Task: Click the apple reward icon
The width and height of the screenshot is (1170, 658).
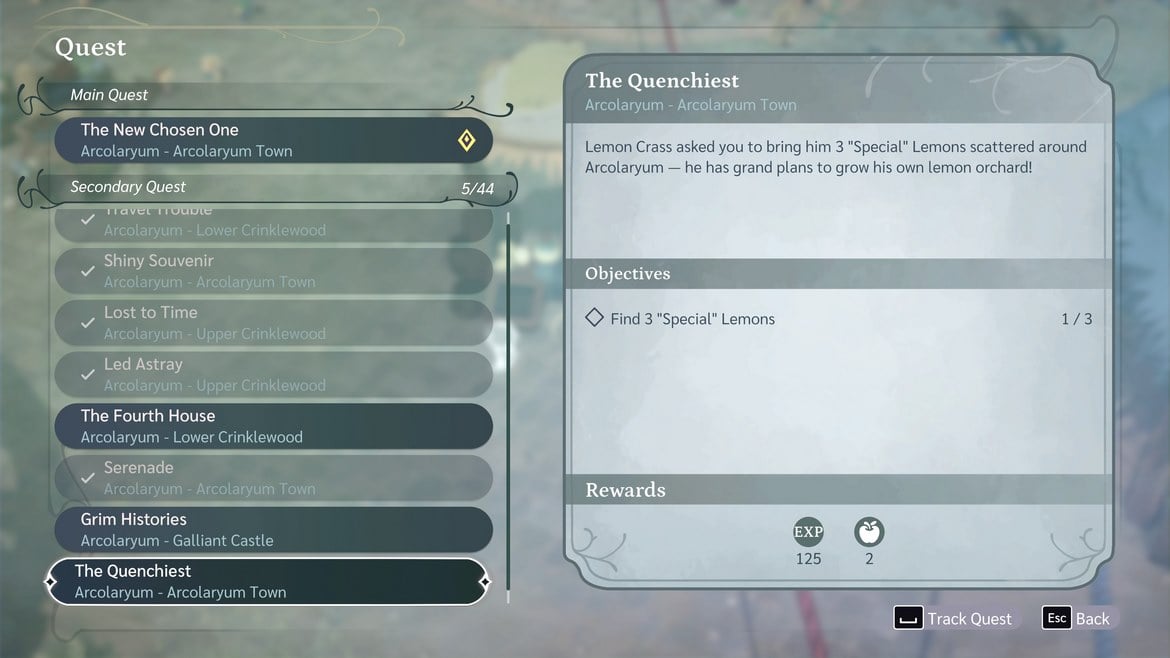Action: [869, 532]
